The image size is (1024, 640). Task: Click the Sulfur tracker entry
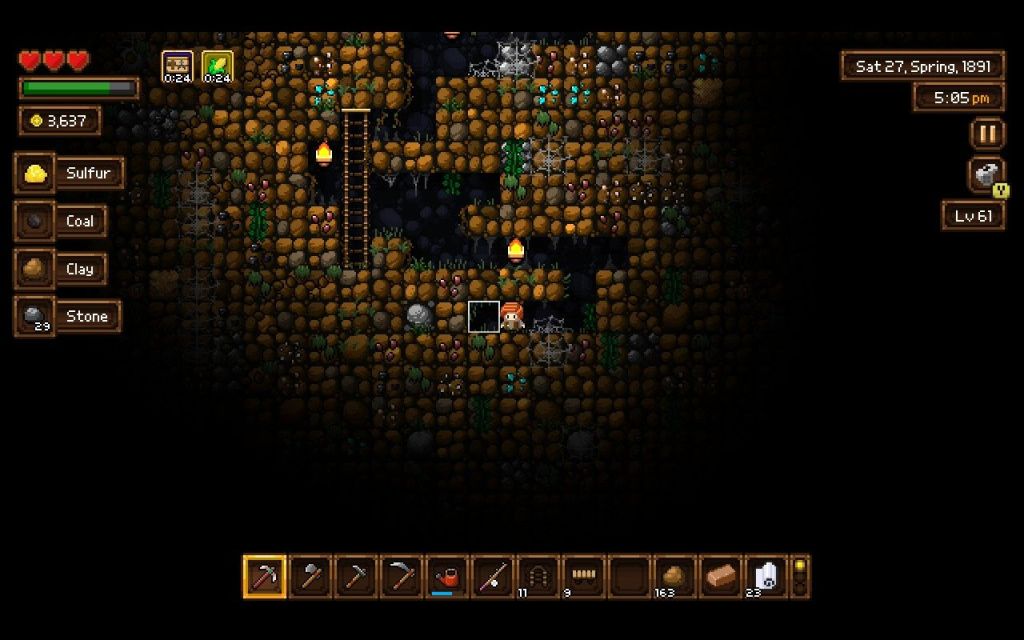pyautogui.click(x=70, y=173)
